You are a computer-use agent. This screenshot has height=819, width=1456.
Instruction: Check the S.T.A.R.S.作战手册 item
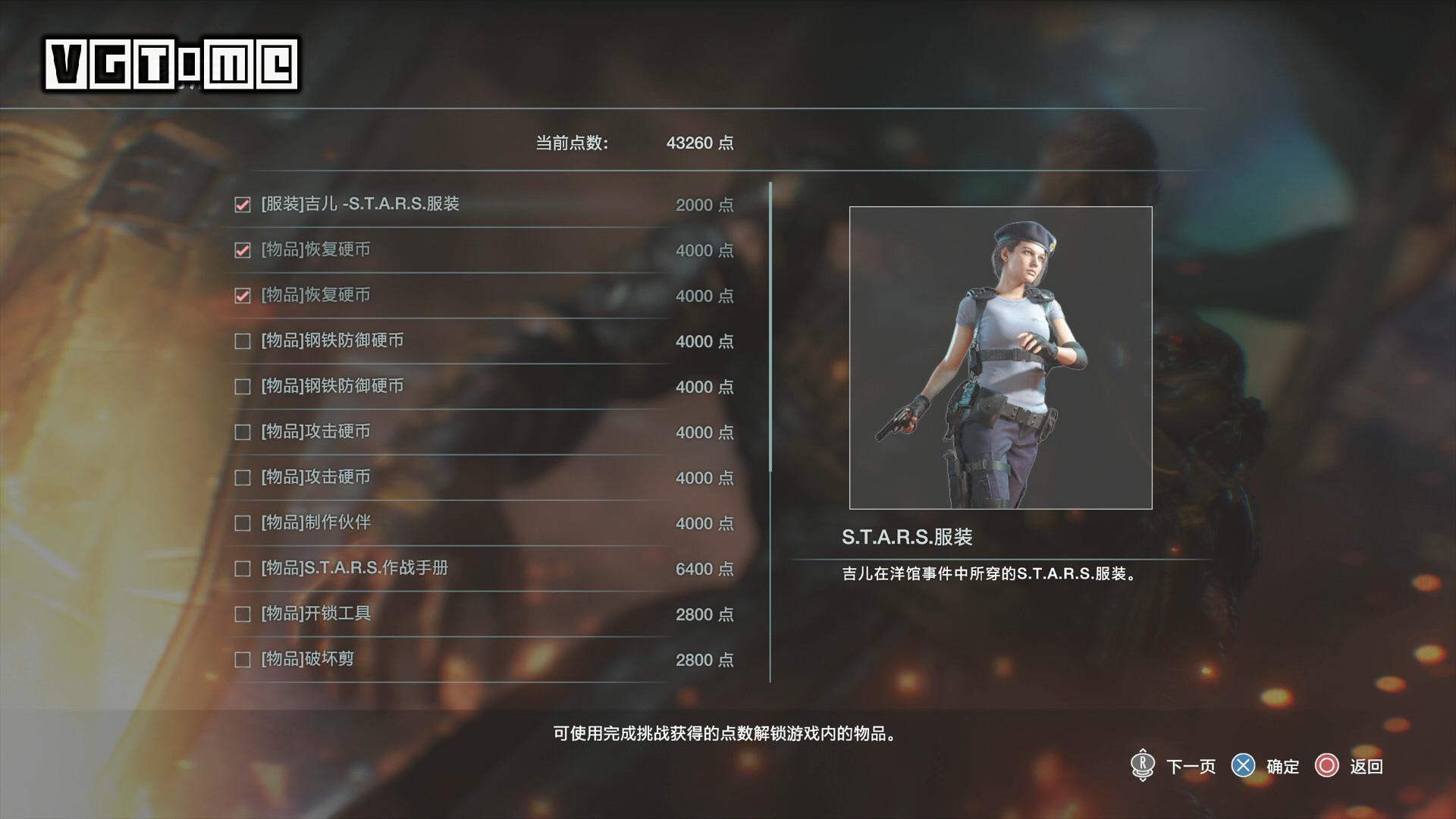pos(242,568)
